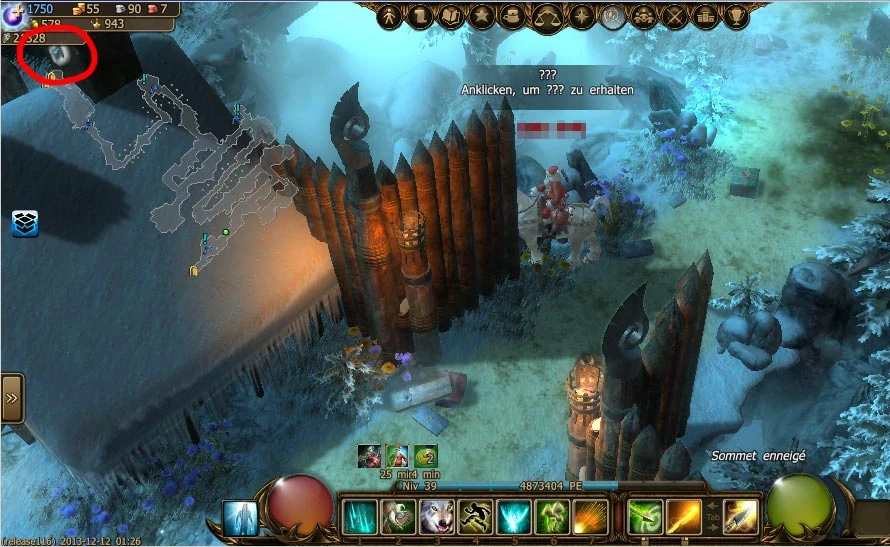Open the podium leaderboard icon
Viewport: 890px width, 547px height.
[706, 17]
